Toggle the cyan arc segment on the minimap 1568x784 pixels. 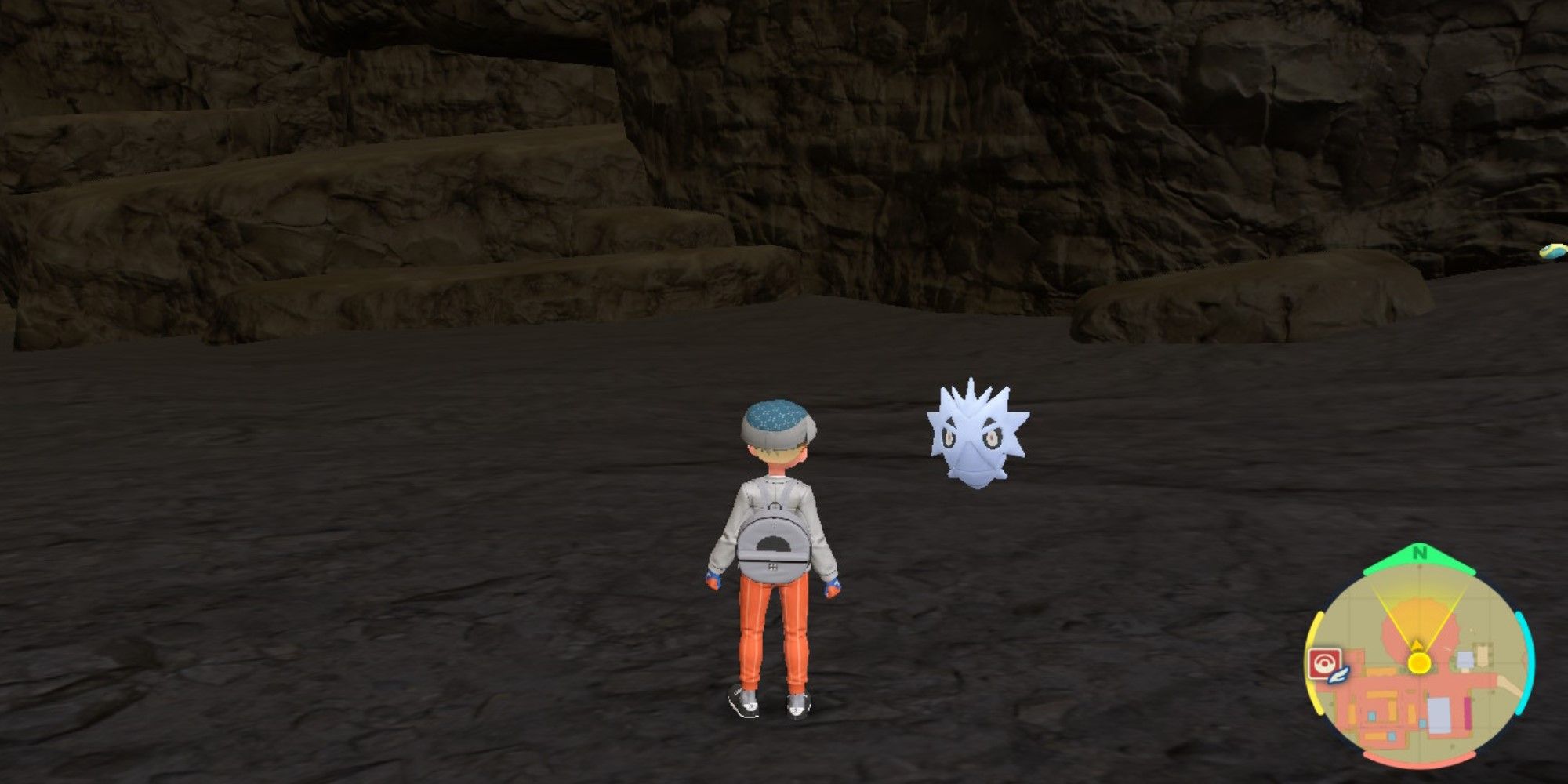pos(1528,662)
